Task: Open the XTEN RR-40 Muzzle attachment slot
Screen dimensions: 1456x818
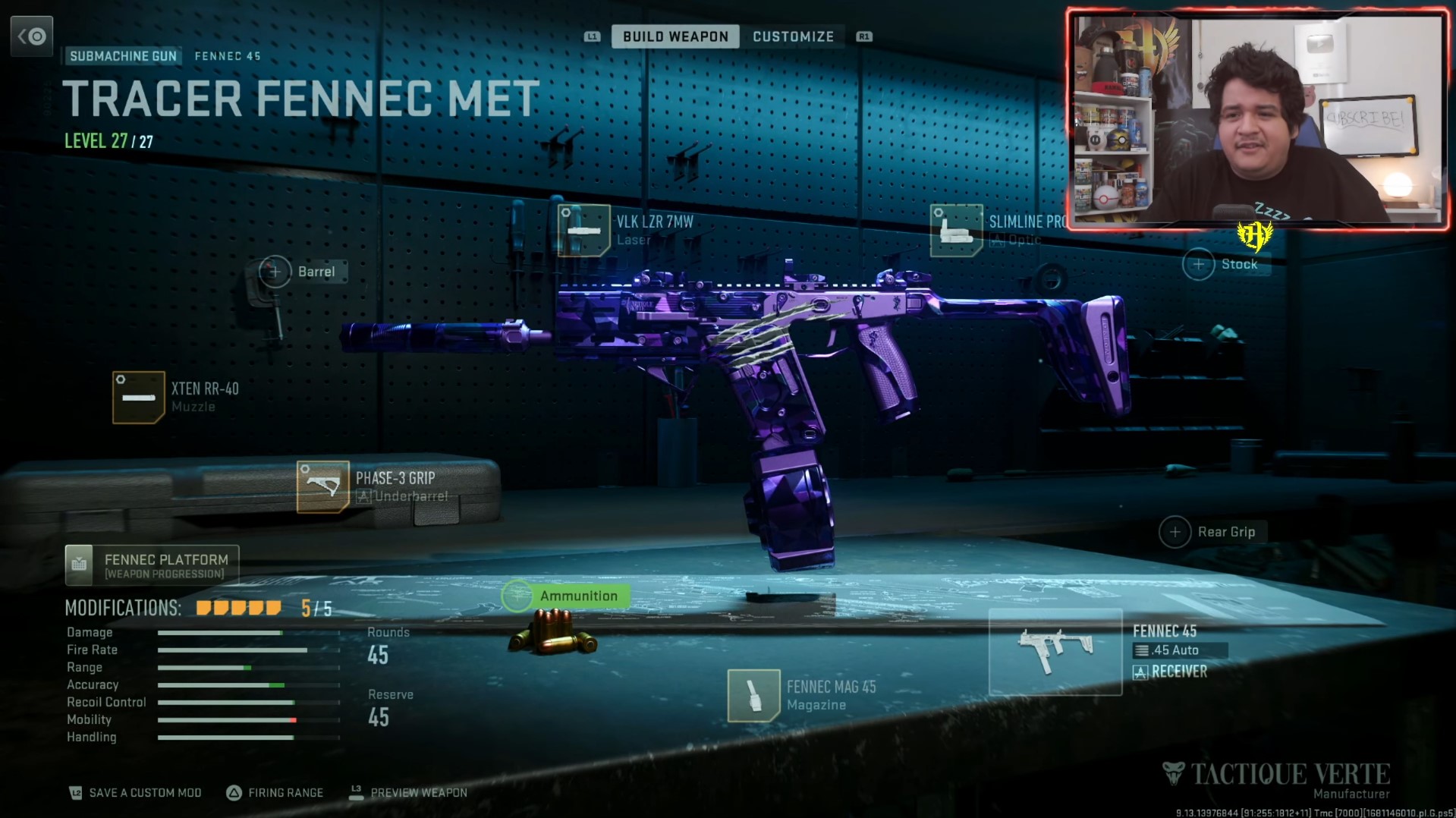Action: (x=139, y=397)
